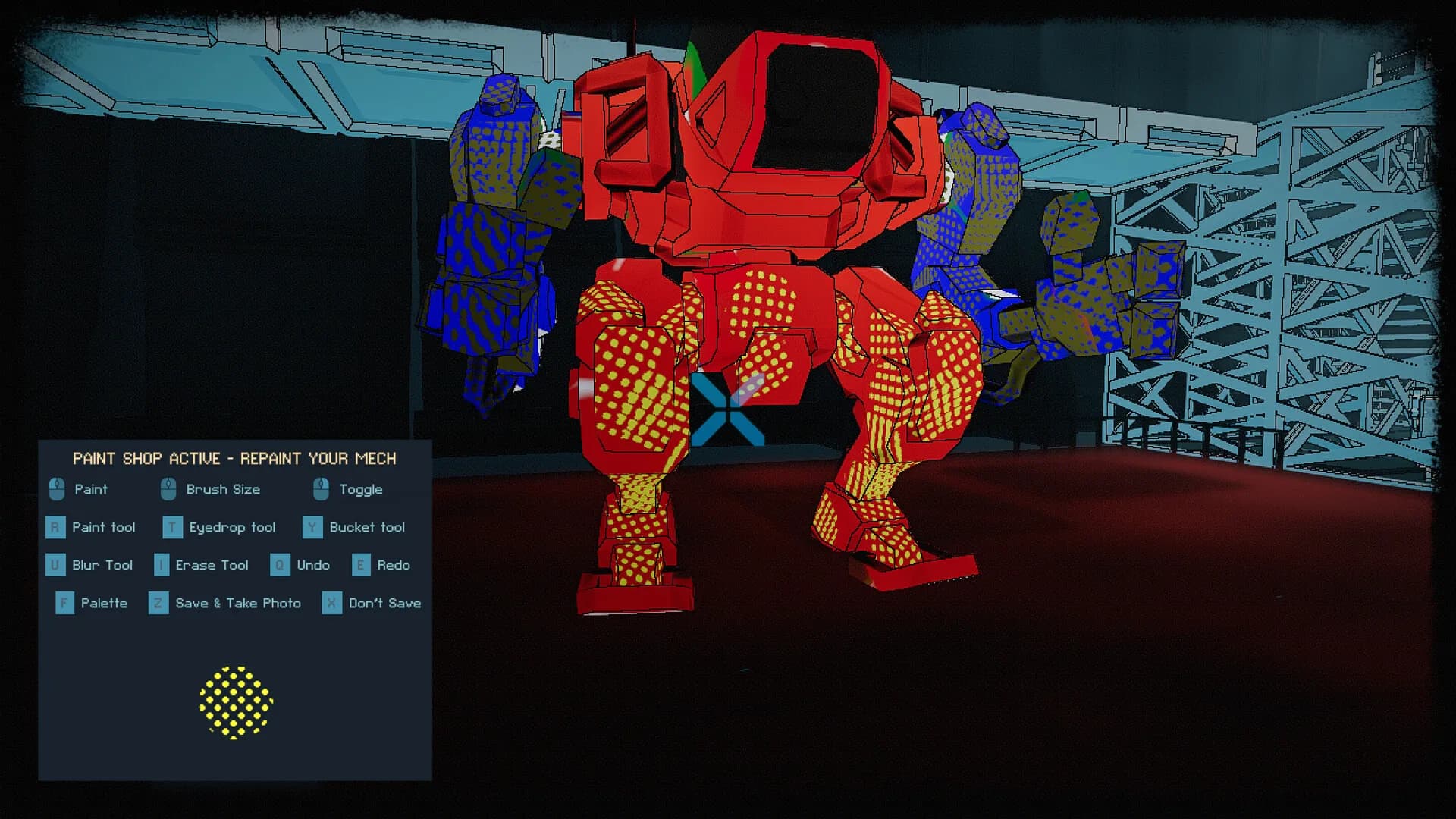Click the PAINT SHOP ACTIVE panel header
The height and width of the screenshot is (819, 1456).
(x=235, y=458)
